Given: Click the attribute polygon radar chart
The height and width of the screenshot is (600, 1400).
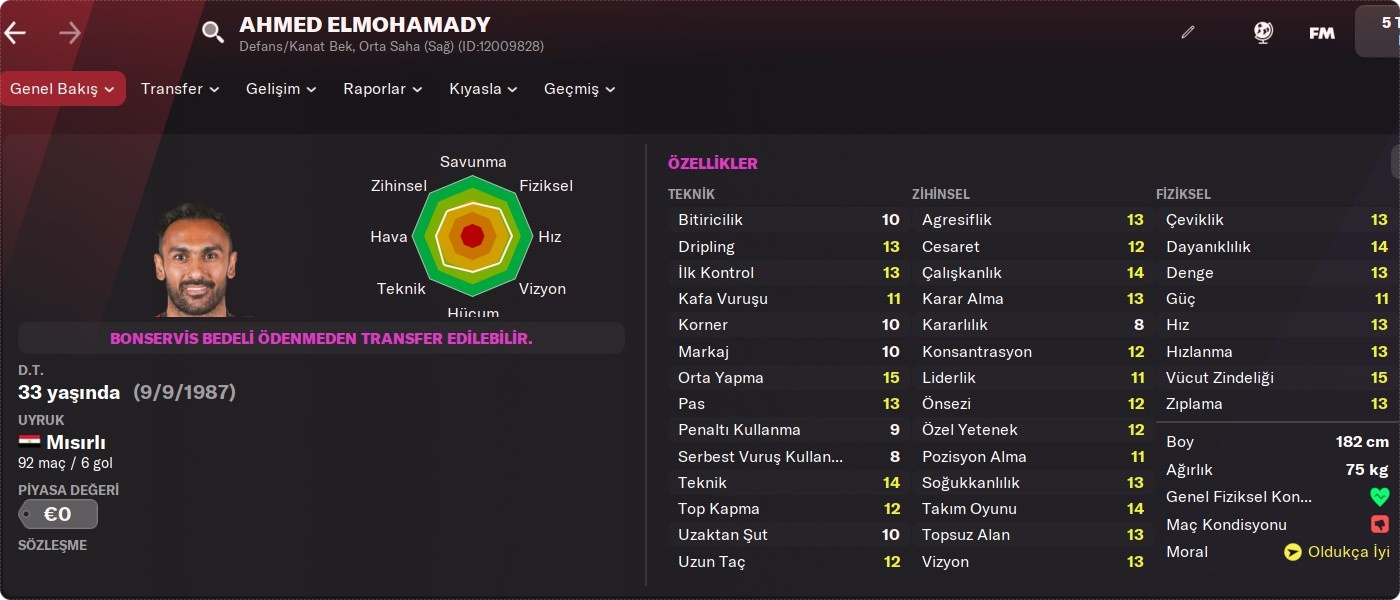Looking at the screenshot, I should [472, 237].
